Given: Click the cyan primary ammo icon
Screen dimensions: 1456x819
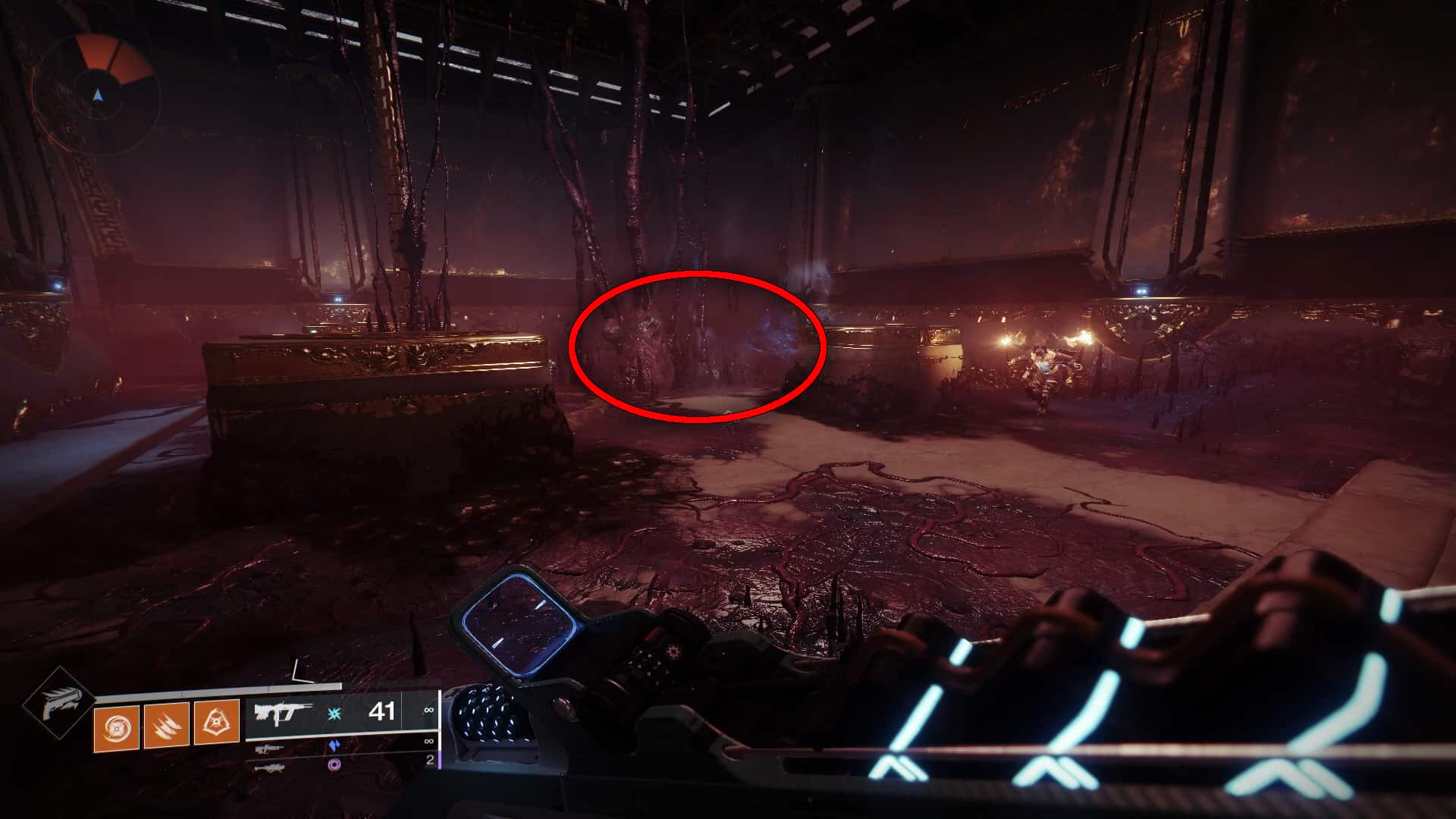Looking at the screenshot, I should point(333,713).
